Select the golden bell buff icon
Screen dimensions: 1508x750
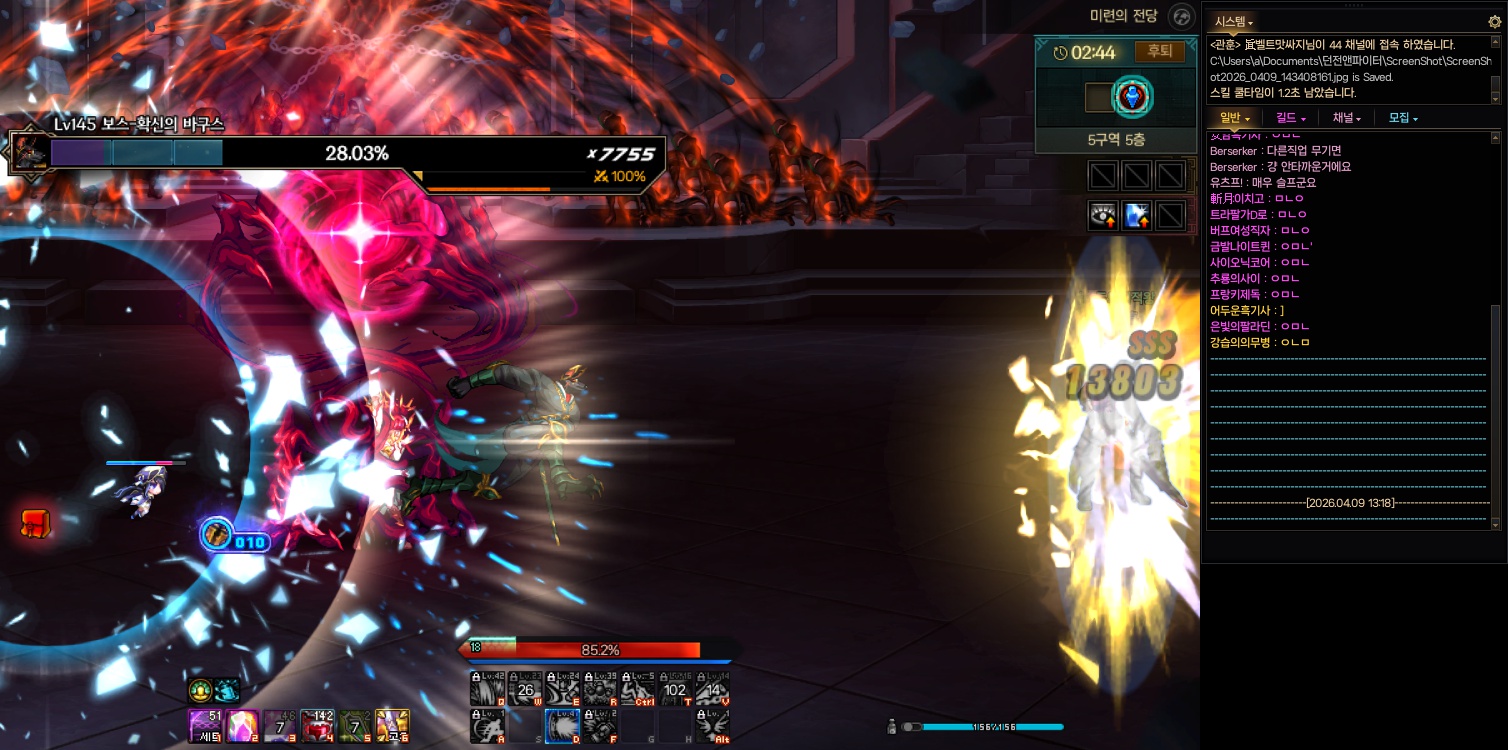point(200,690)
